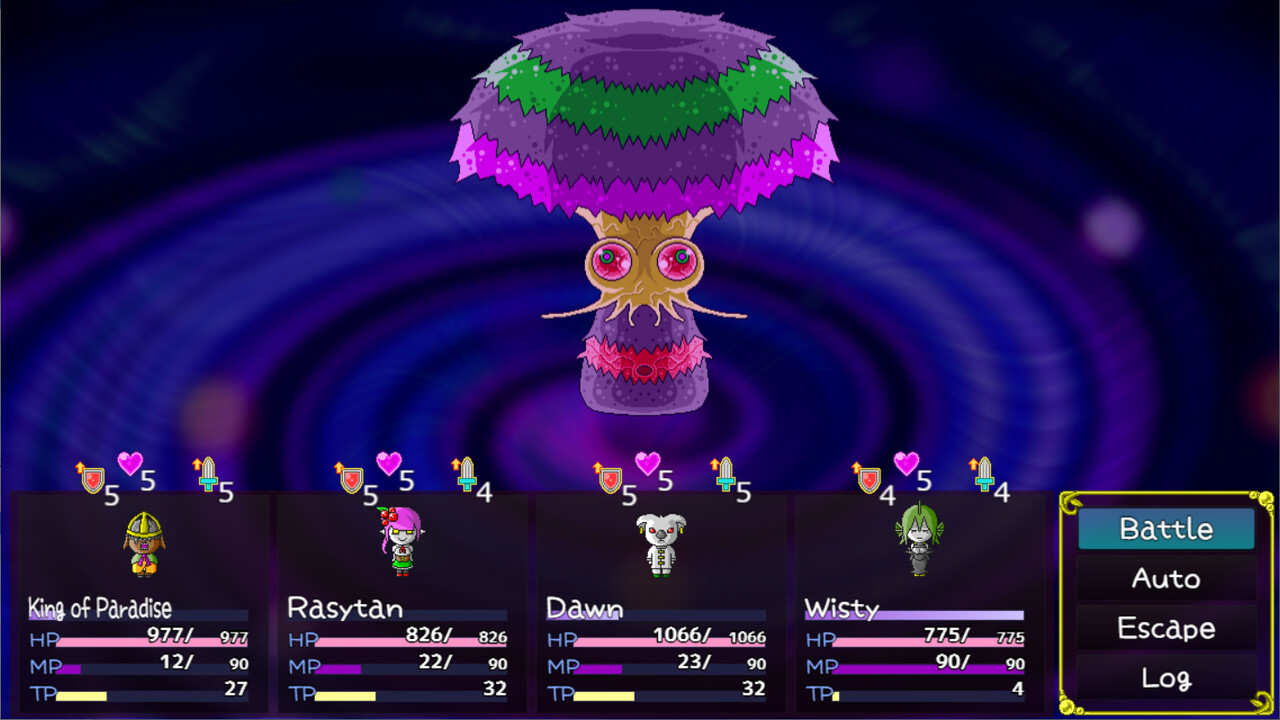
Task: Target the mushroom enemy sprite
Action: tap(640, 200)
